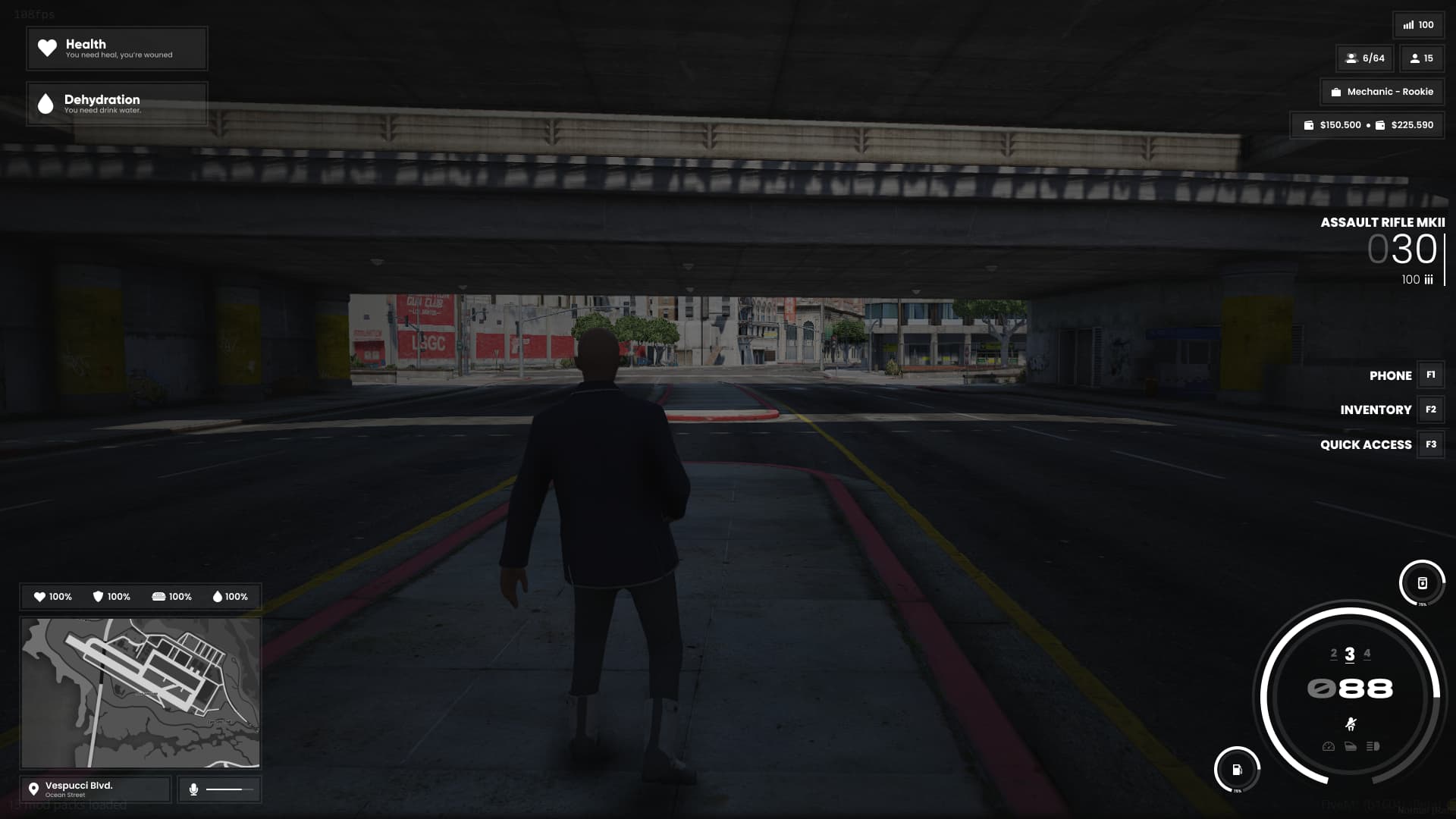This screenshot has width=1456, height=819.
Task: Select the armor shield icon
Action: 97,597
